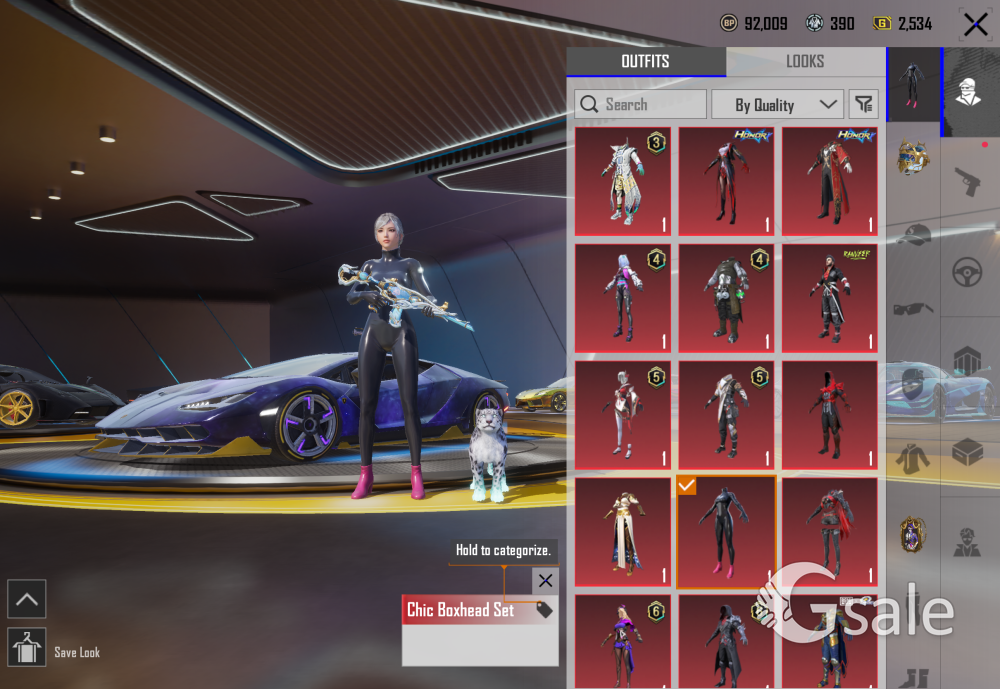
Task: Save the current look with hanger icon
Action: point(26,648)
